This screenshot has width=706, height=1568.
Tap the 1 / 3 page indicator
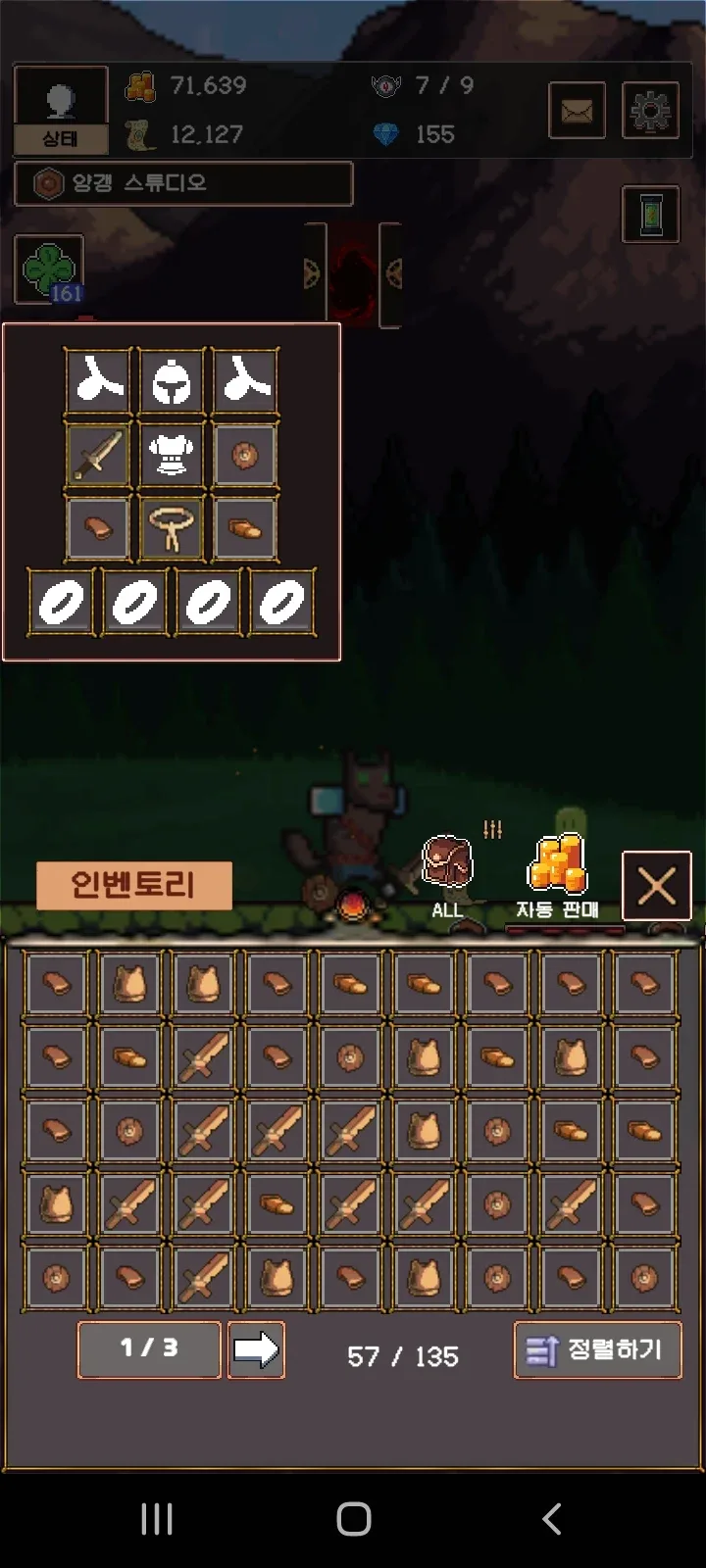pos(149,1349)
